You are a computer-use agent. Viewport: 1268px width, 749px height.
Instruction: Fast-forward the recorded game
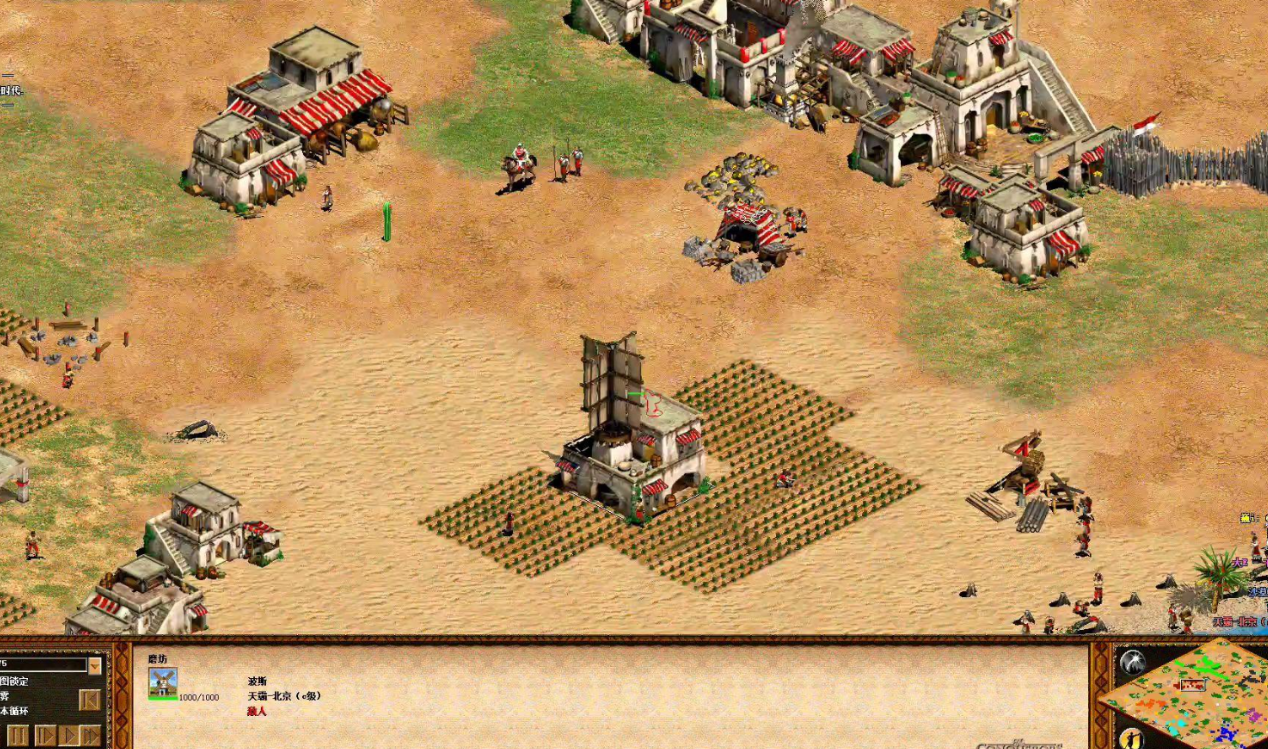pos(91,735)
